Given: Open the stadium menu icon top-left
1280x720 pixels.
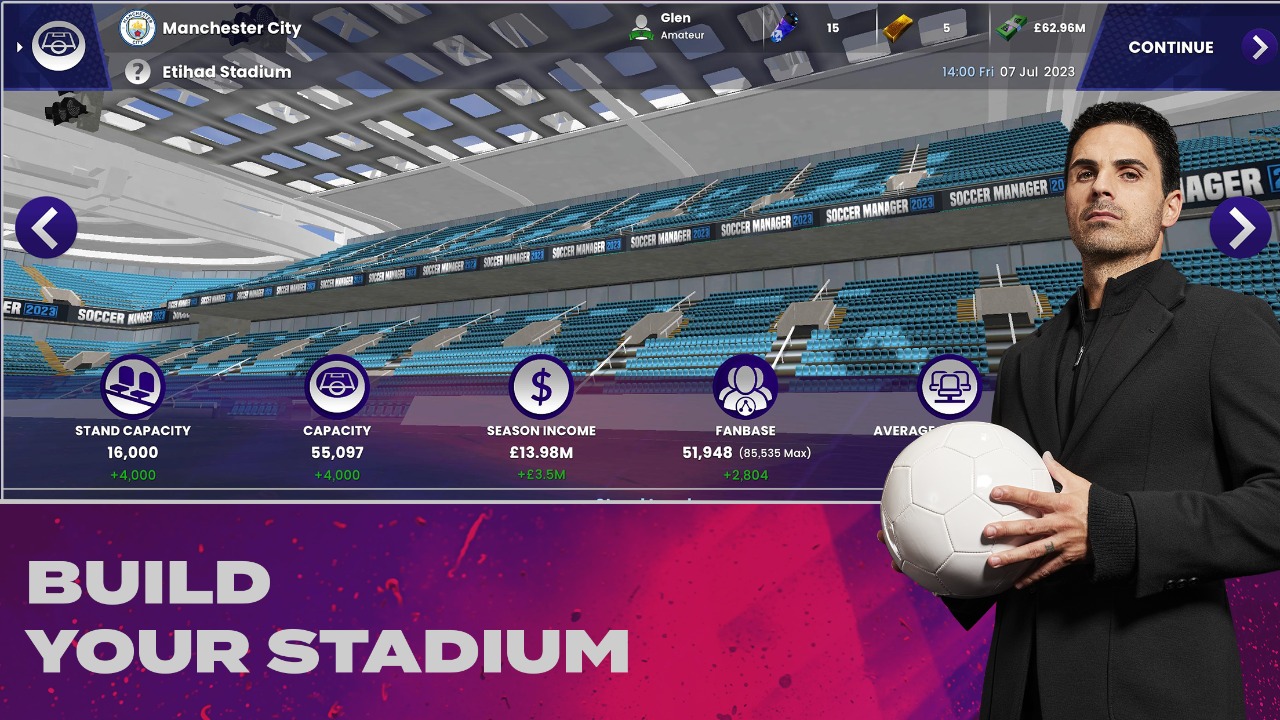Looking at the screenshot, I should [x=58, y=45].
